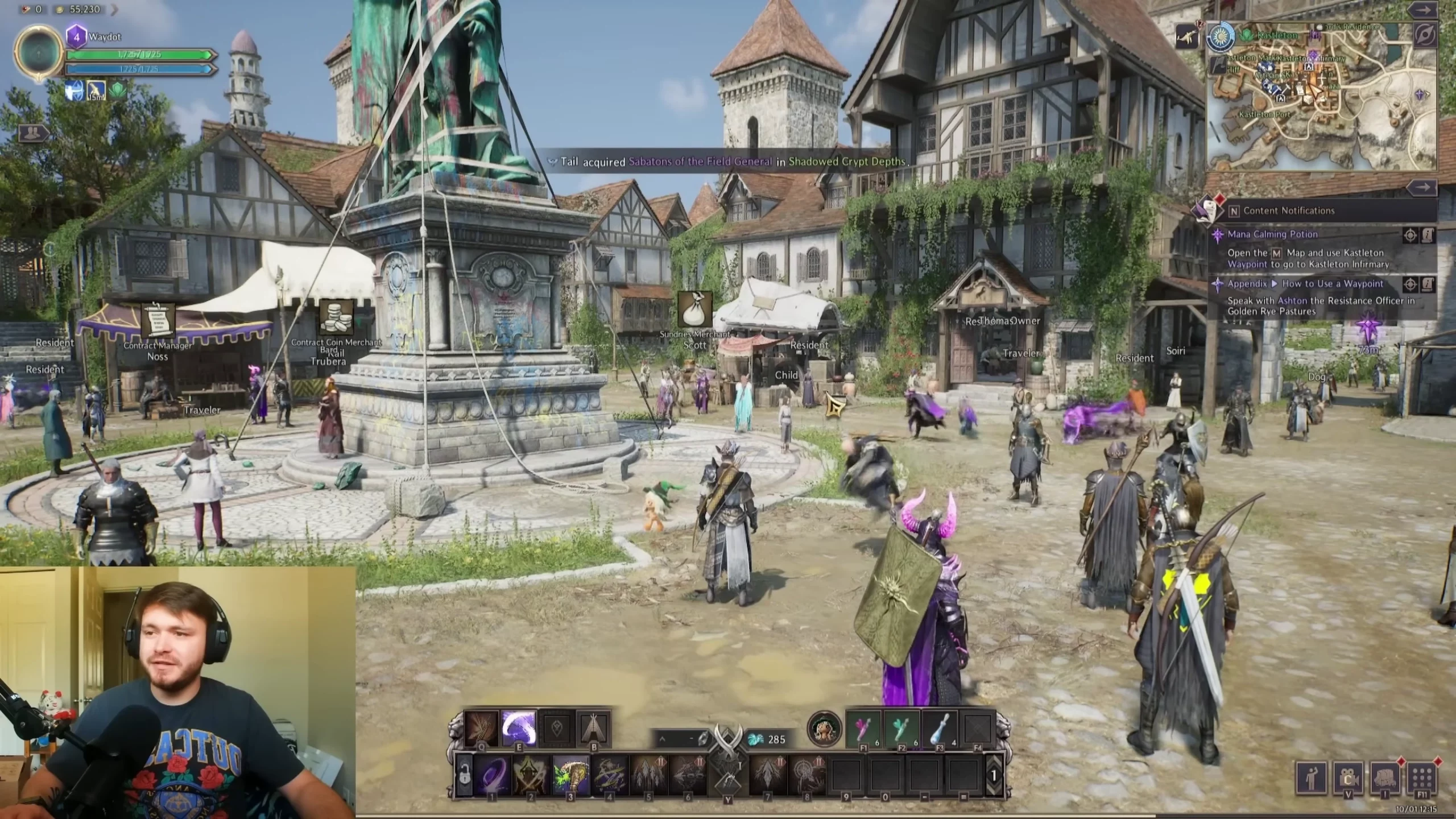Show info scroll for How to Use a Waypoint

(x=1428, y=284)
